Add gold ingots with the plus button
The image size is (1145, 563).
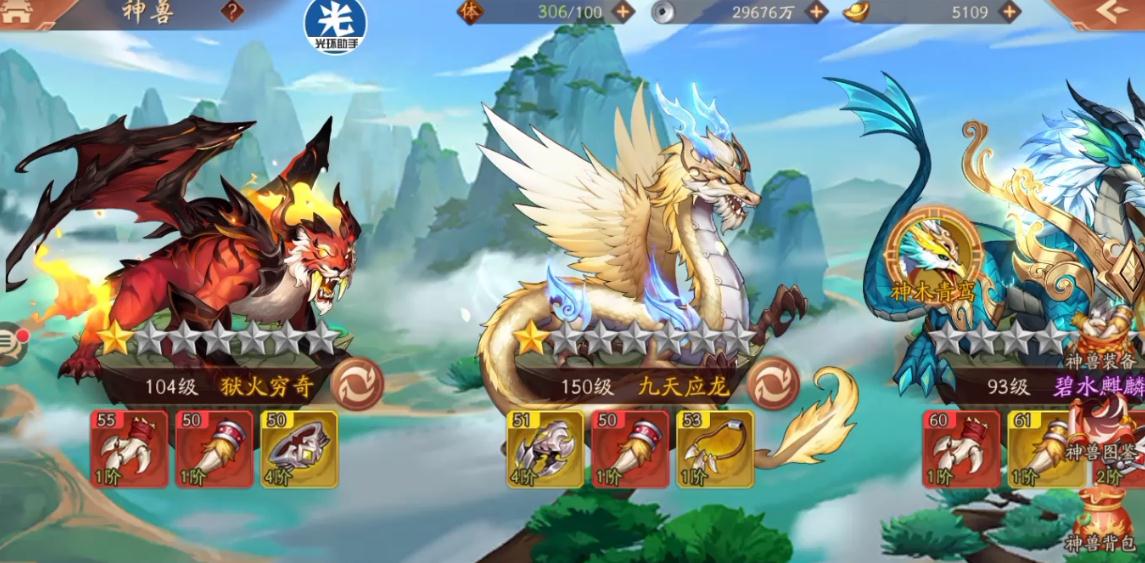pyautogui.click(x=1010, y=12)
